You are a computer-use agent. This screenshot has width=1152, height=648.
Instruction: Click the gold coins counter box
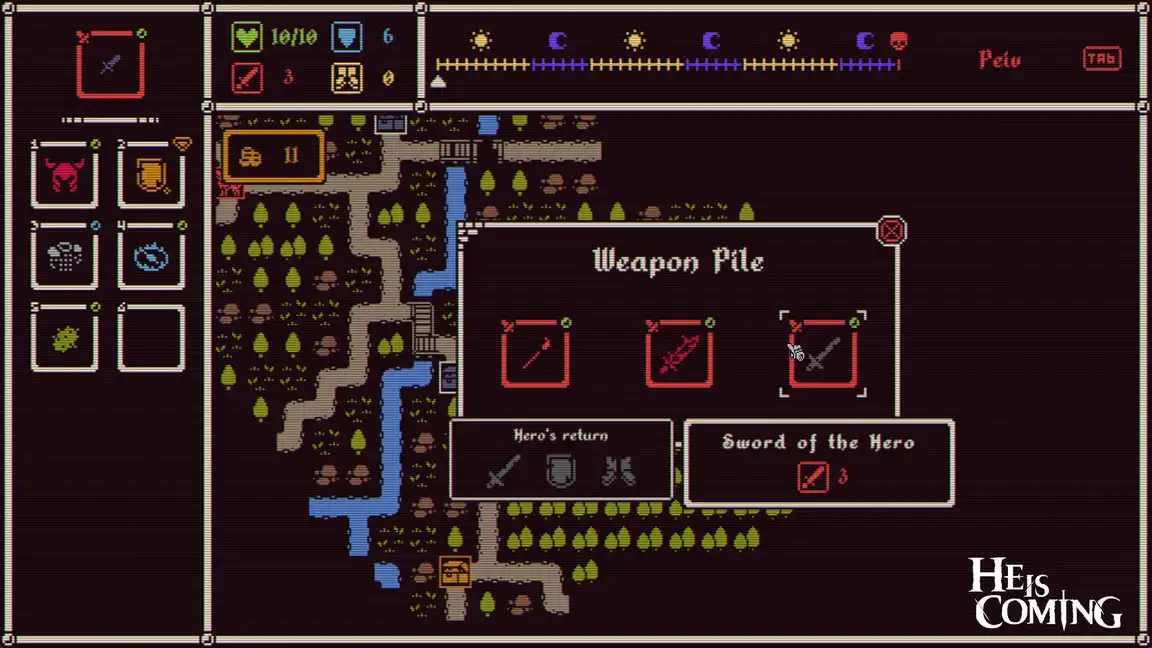(274, 156)
